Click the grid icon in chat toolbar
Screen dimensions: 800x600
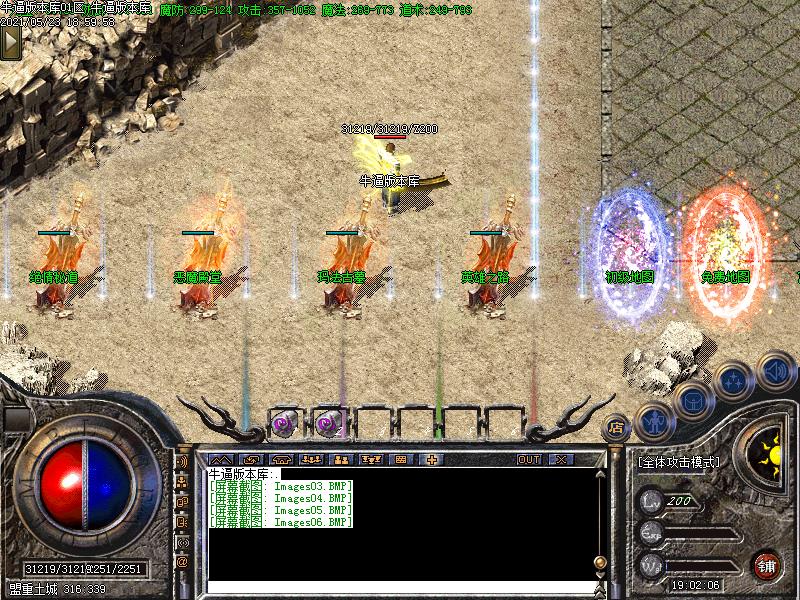[401, 459]
